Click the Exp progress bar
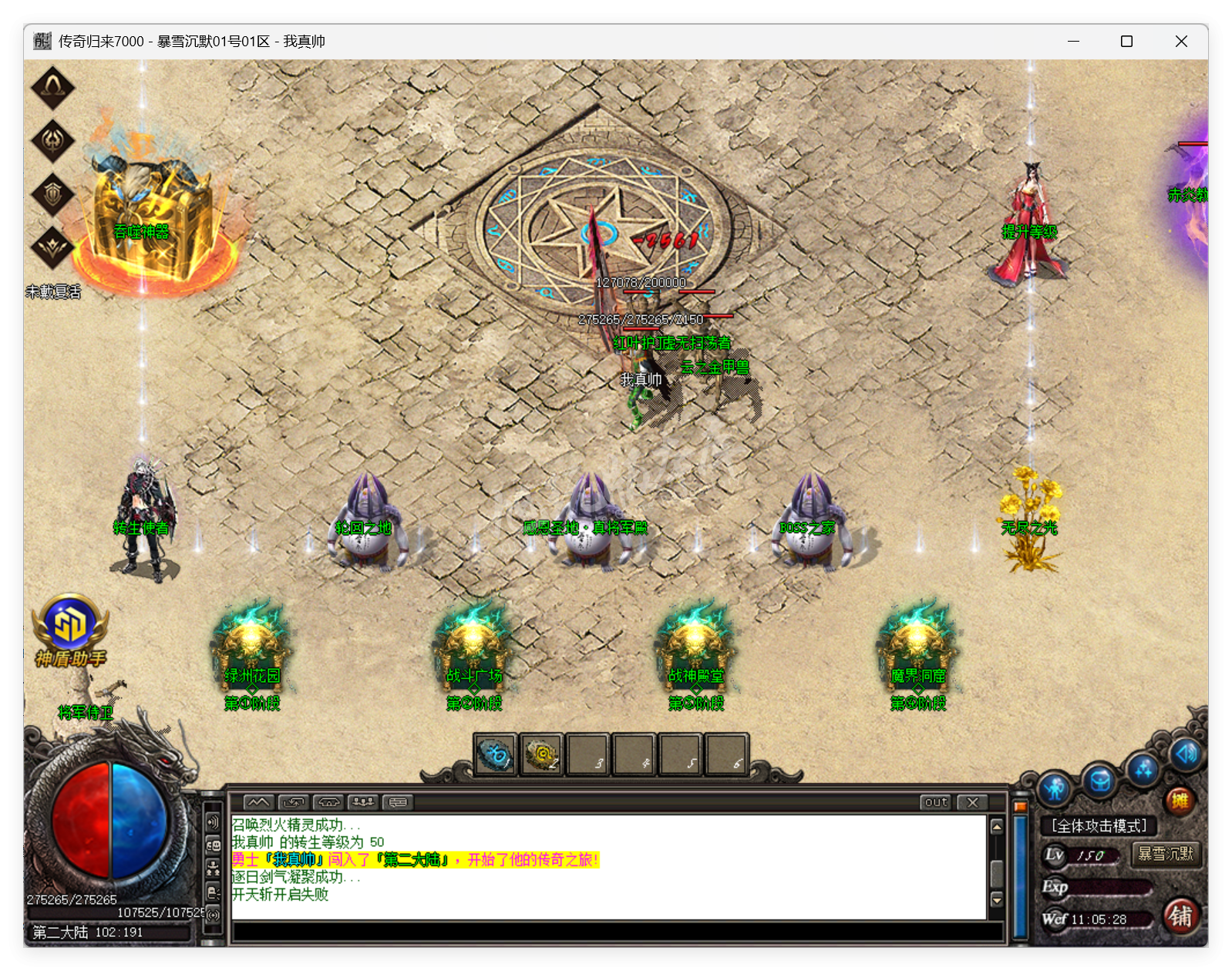 1110,889
